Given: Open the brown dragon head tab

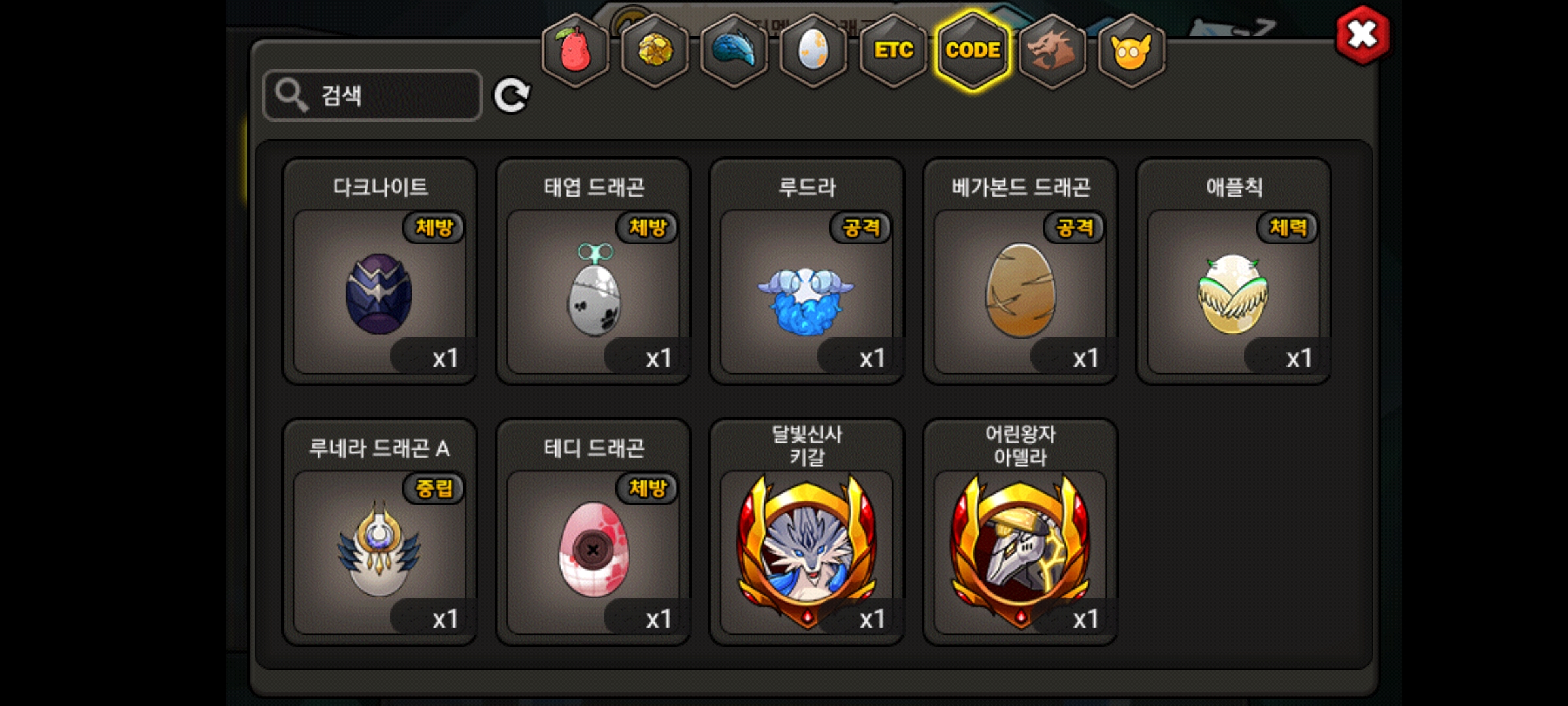Looking at the screenshot, I should pos(1052,50).
